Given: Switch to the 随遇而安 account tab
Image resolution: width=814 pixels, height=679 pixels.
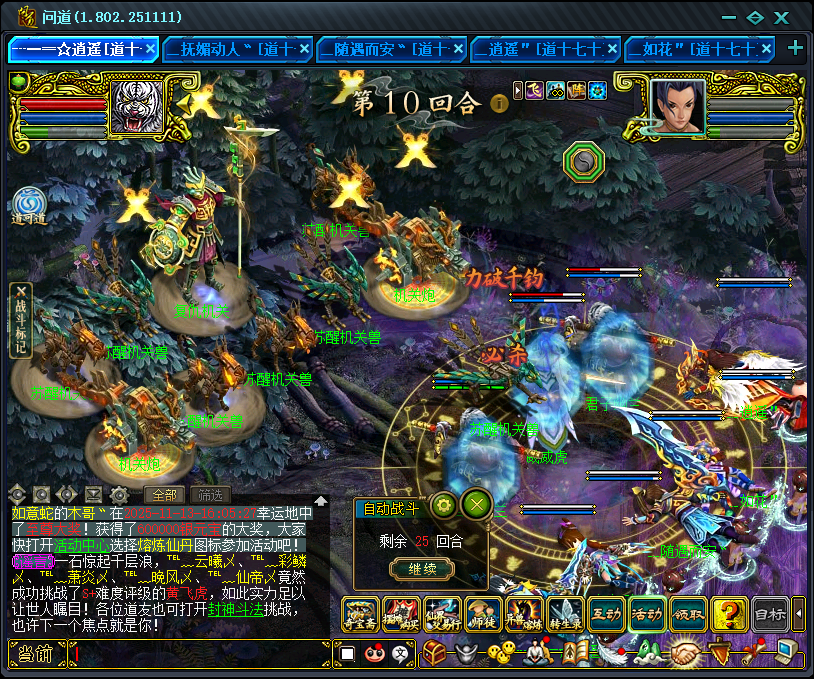Looking at the screenshot, I should pyautogui.click(x=391, y=48).
